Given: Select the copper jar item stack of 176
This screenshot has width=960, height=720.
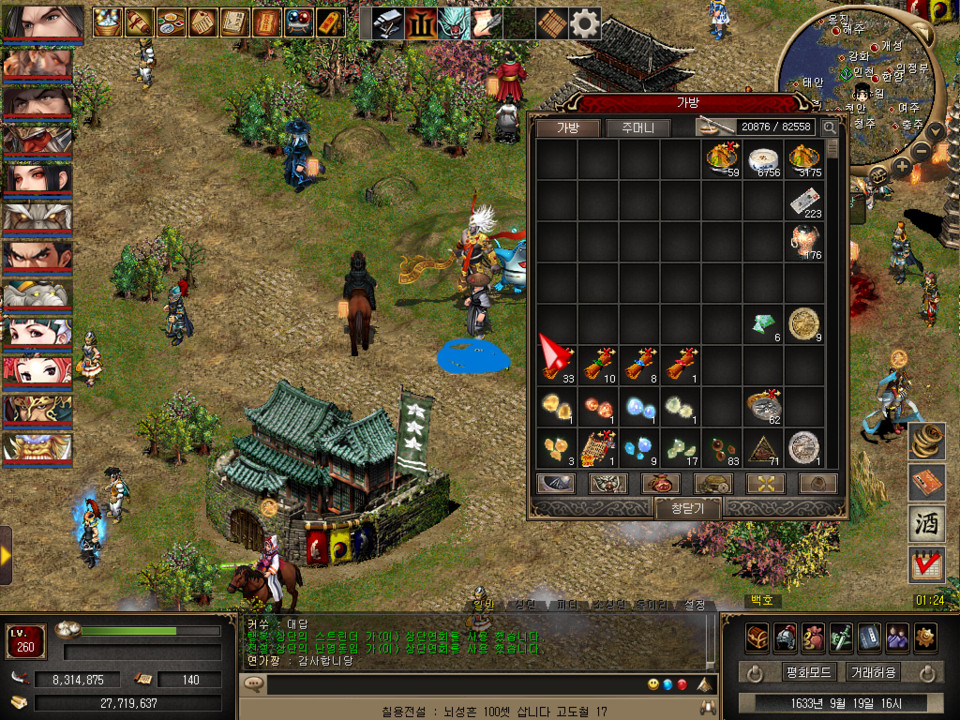Looking at the screenshot, I should coord(804,242).
